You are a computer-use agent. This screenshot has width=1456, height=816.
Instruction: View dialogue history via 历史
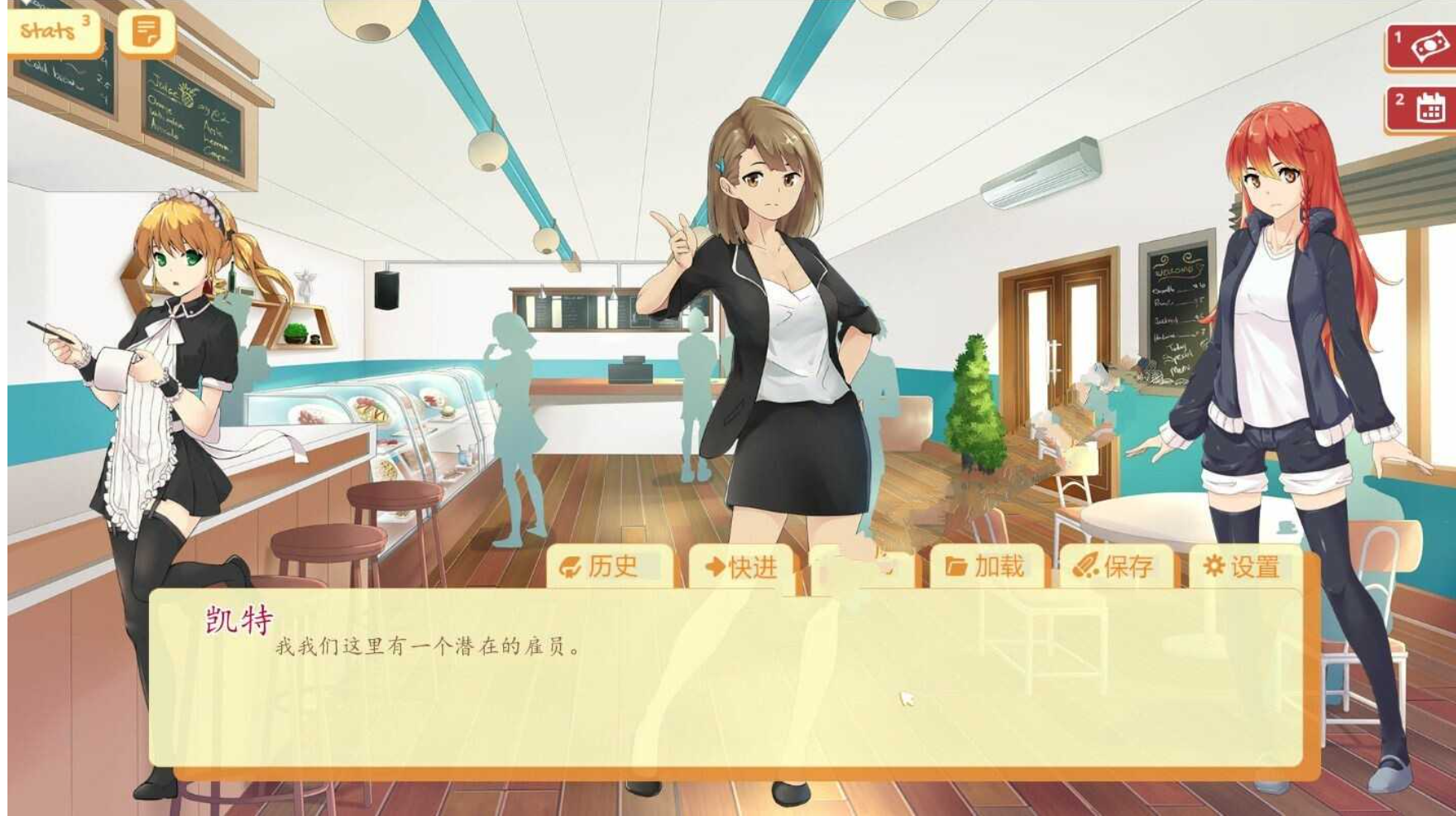click(x=611, y=567)
